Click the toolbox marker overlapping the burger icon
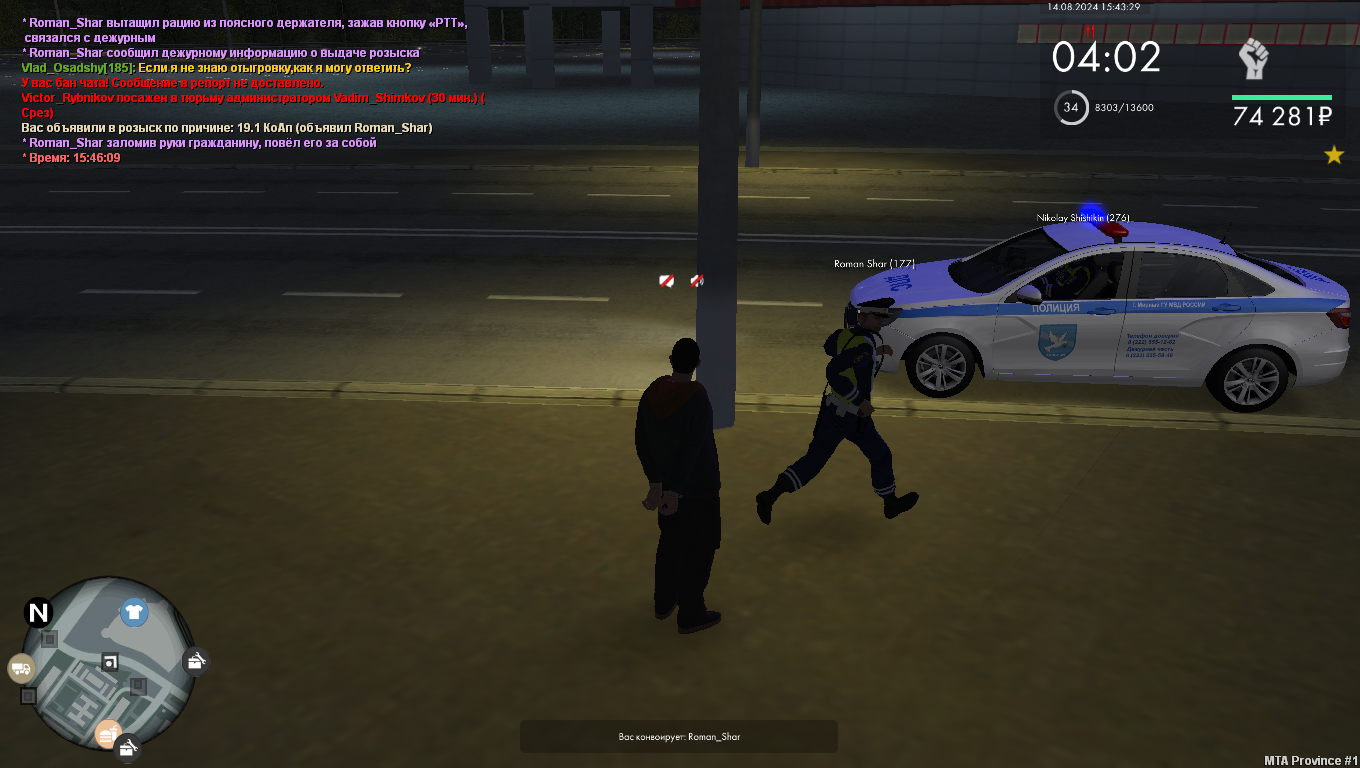This screenshot has width=1360, height=768. [x=127, y=748]
